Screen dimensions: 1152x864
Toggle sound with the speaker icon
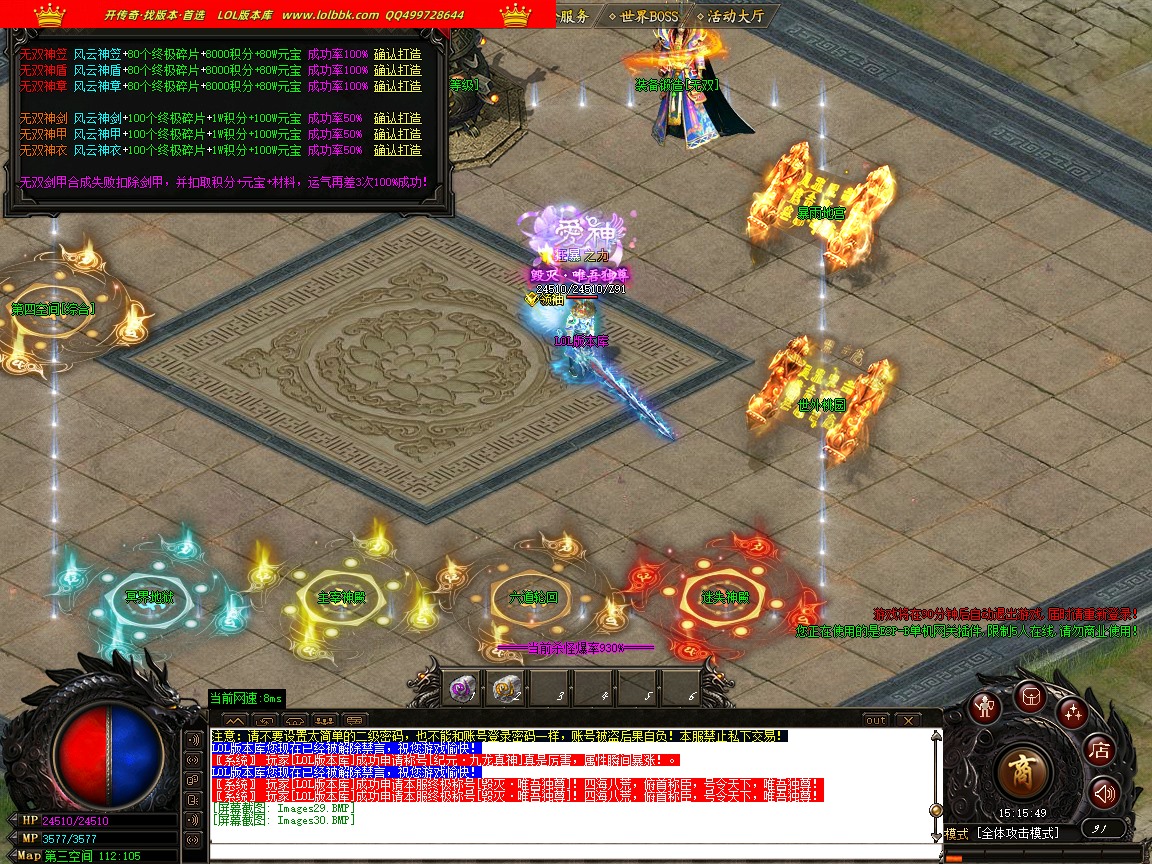(1103, 794)
